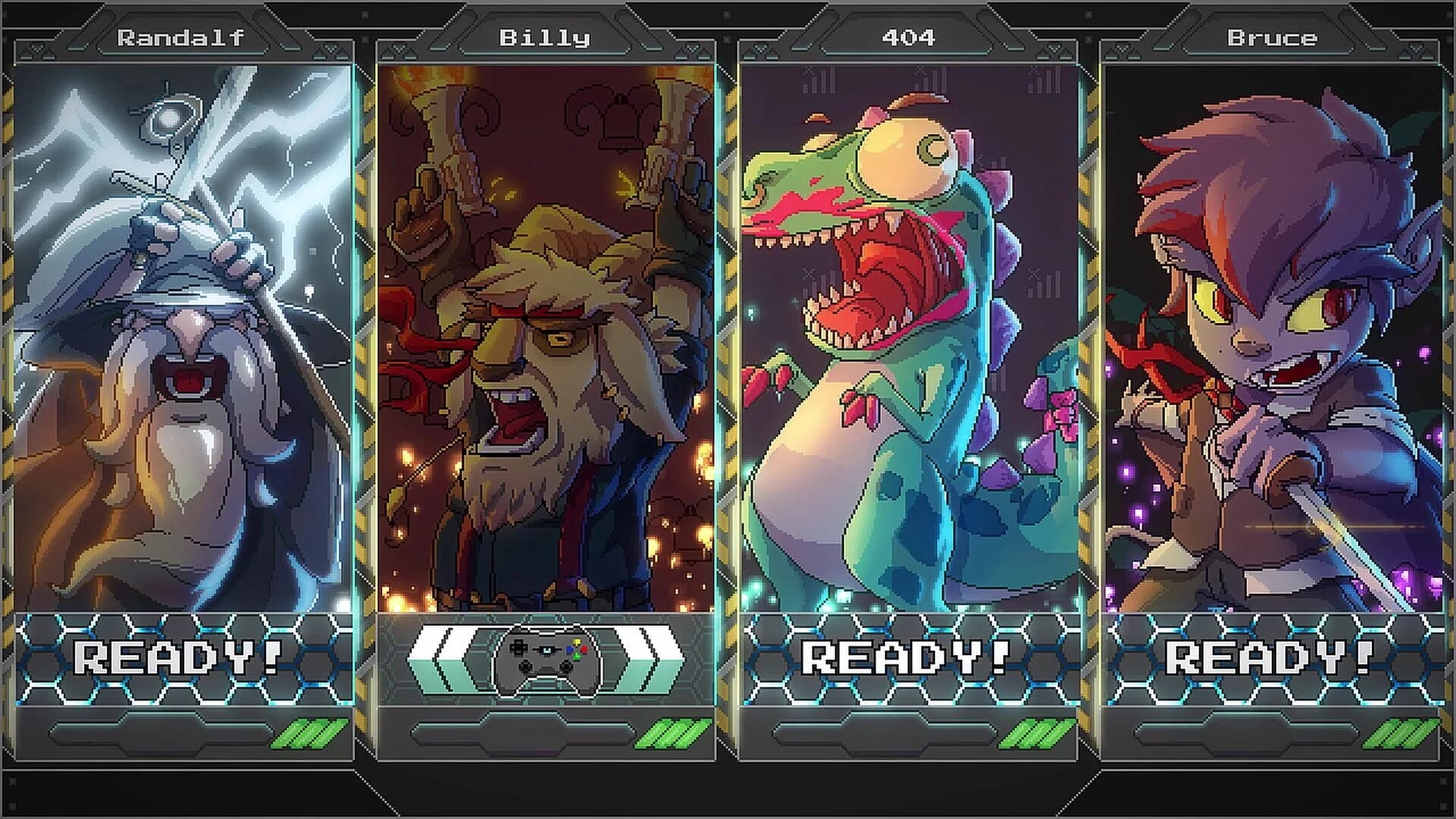Click the D-pad on Billy's controller icon
The image size is (1456, 819).
pos(519,649)
